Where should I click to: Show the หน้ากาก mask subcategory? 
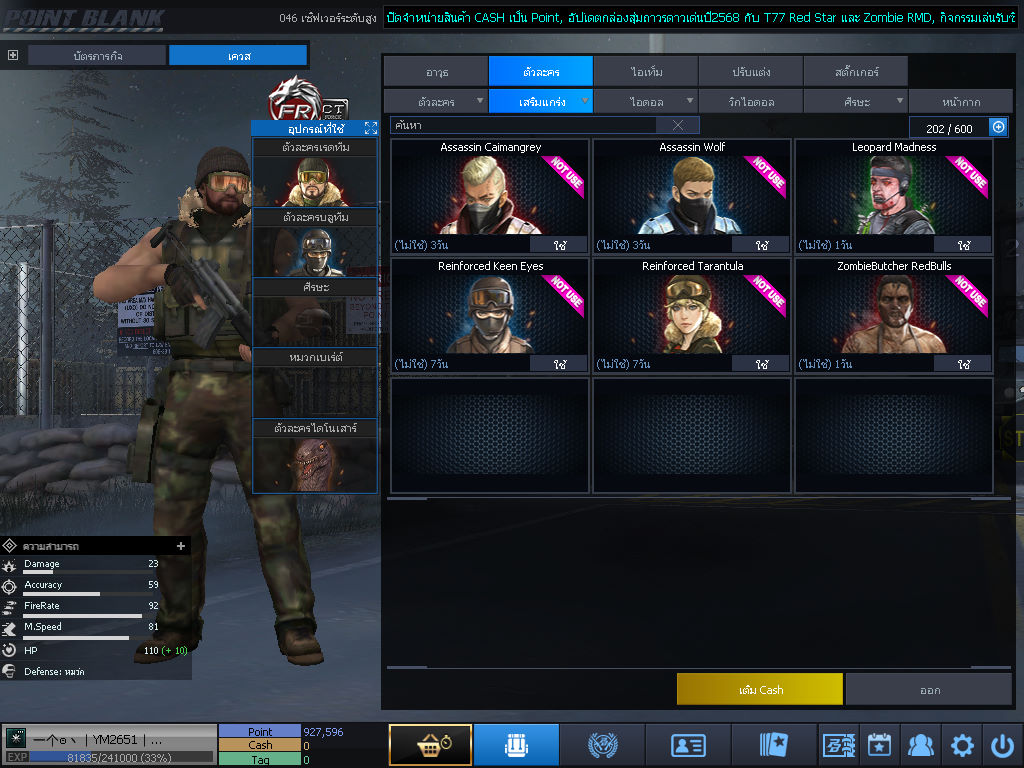point(960,101)
